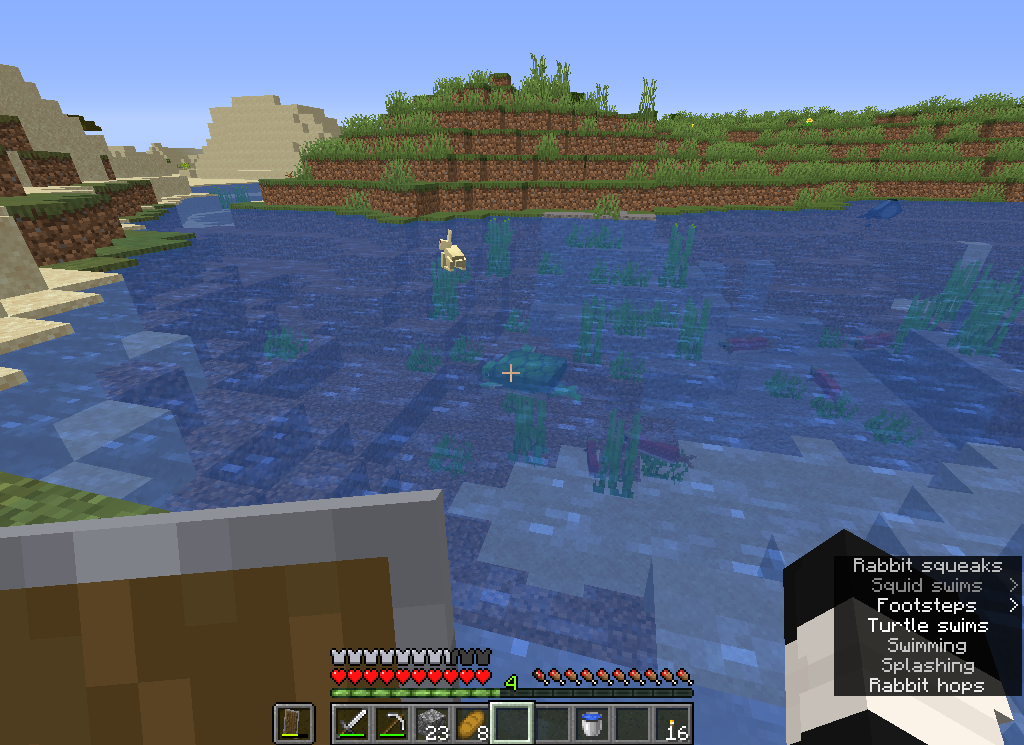Select the iron sword hotbar slot
This screenshot has height=745, width=1024.
pos(352,723)
